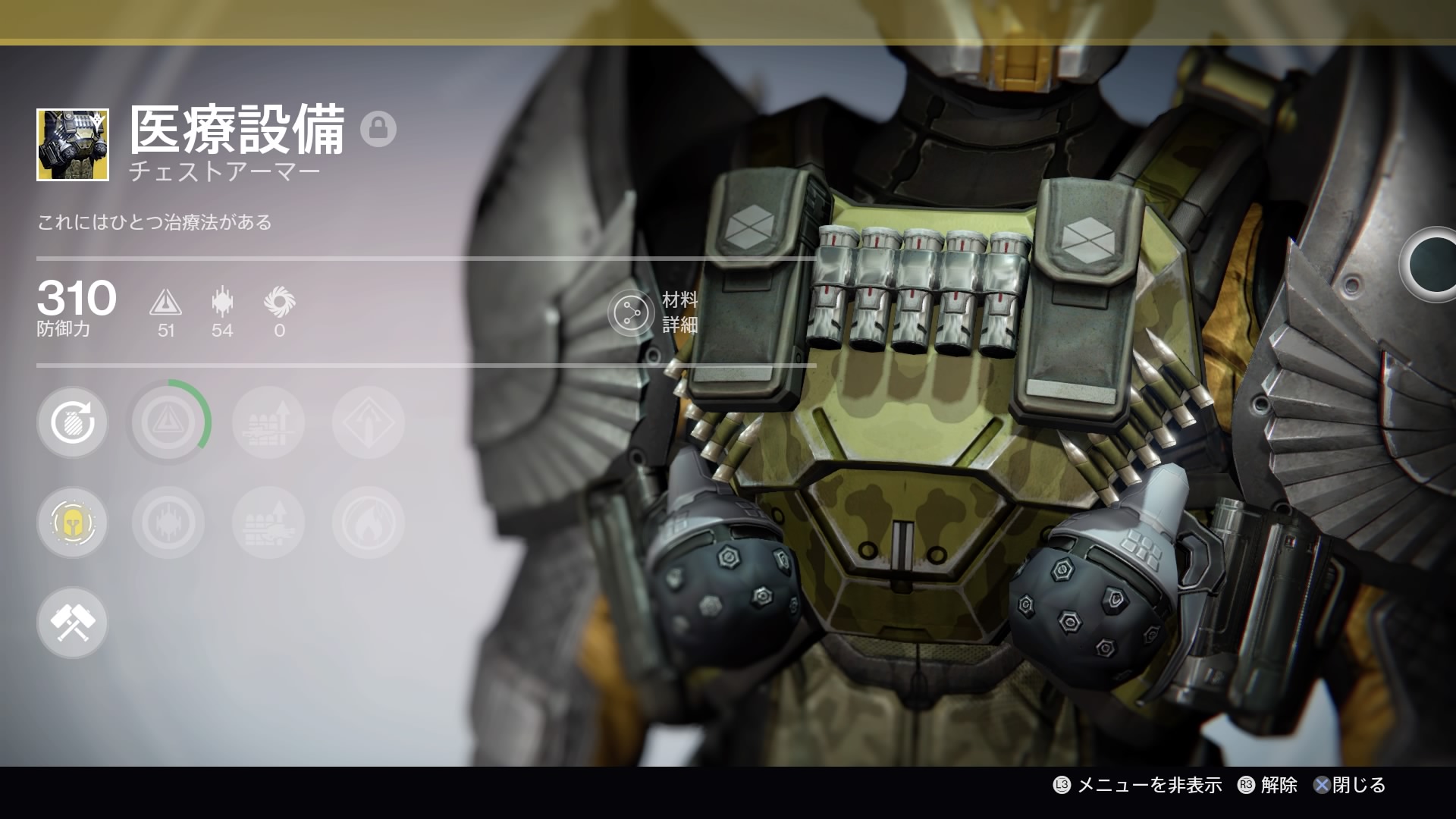Activate the diamond bullet-arrow perk node
Image resolution: width=1456 pixels, height=819 pixels.
click(369, 422)
